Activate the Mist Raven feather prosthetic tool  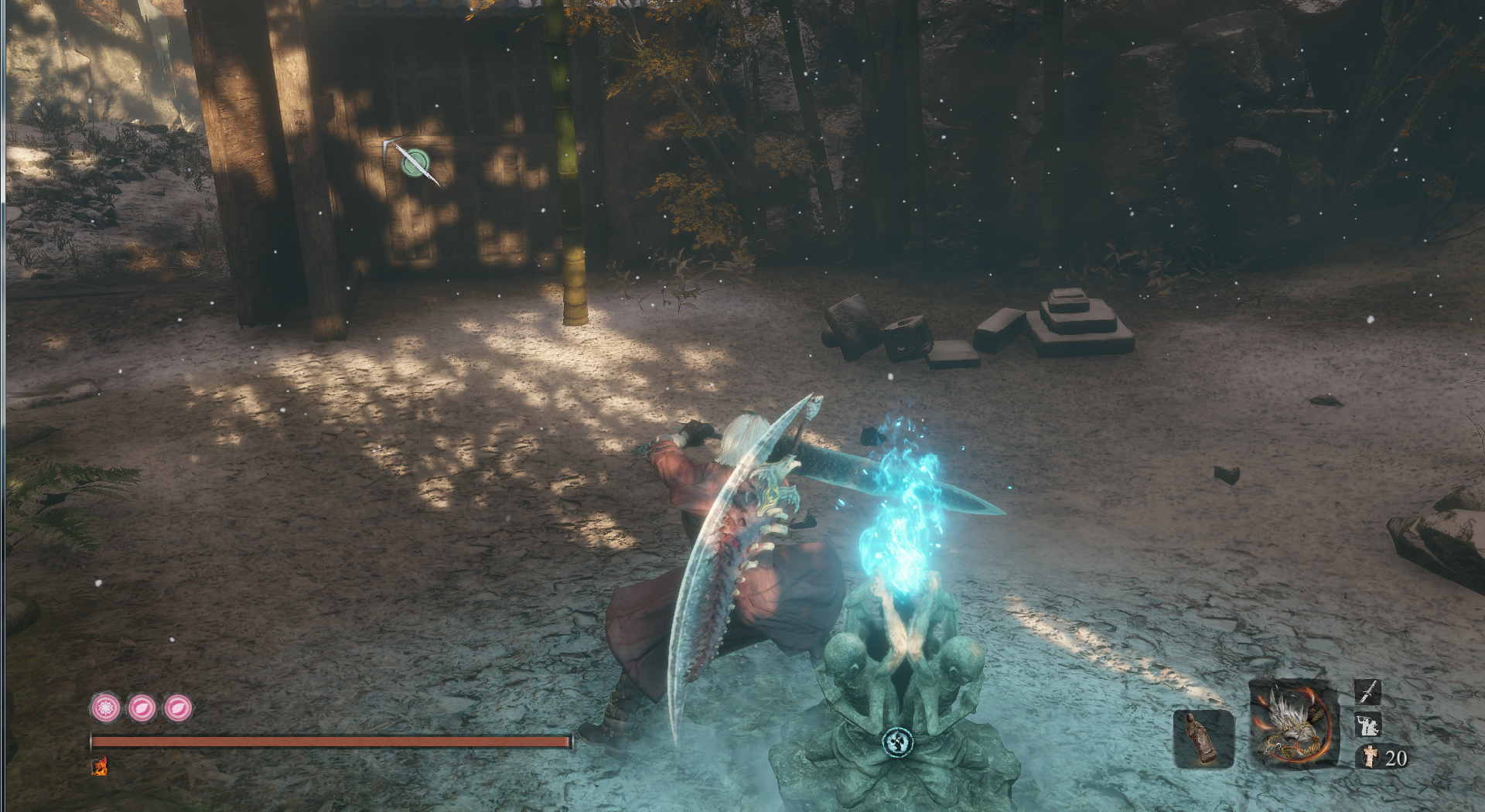click(1293, 723)
